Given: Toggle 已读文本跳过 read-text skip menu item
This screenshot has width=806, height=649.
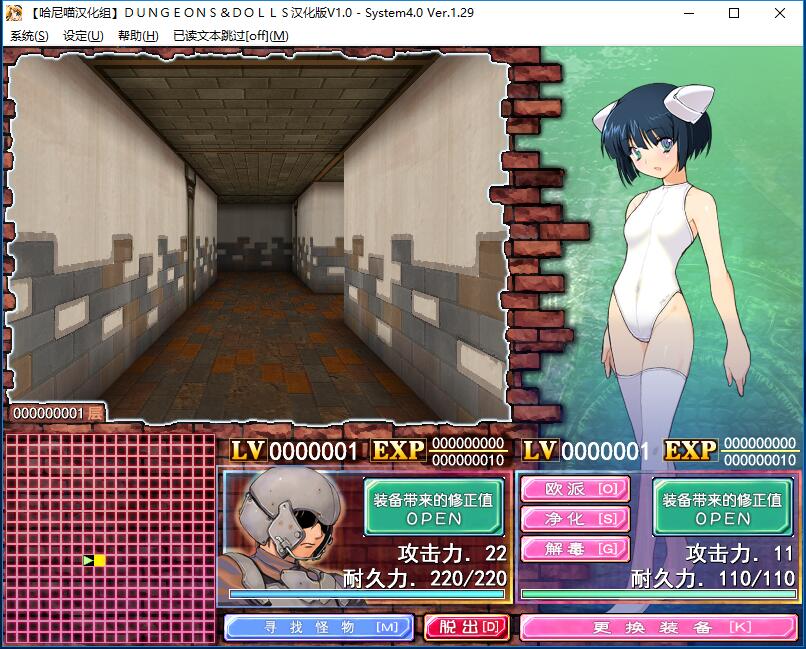Looking at the screenshot, I should 230,36.
